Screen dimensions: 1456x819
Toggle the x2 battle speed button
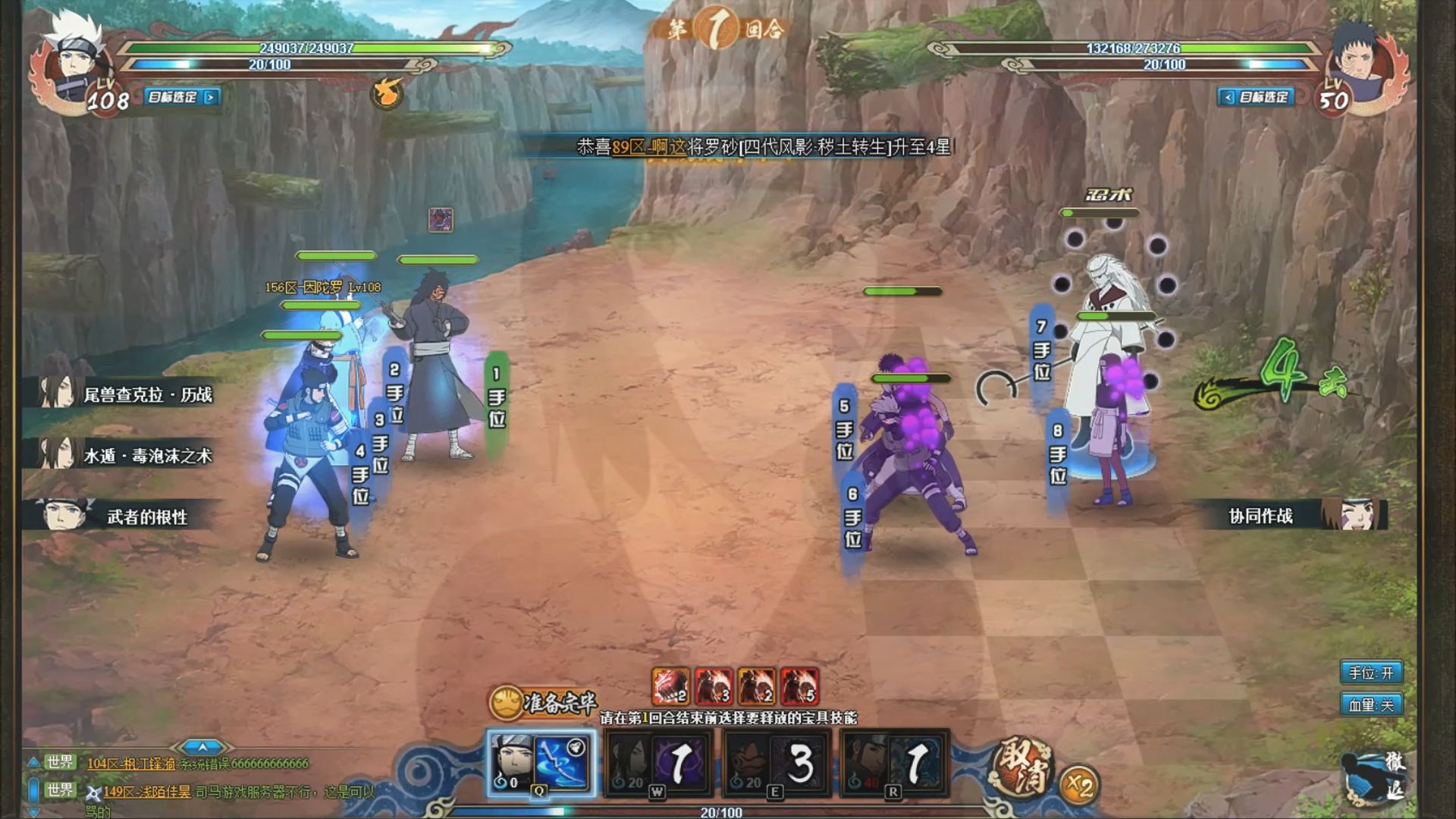pos(1078,786)
